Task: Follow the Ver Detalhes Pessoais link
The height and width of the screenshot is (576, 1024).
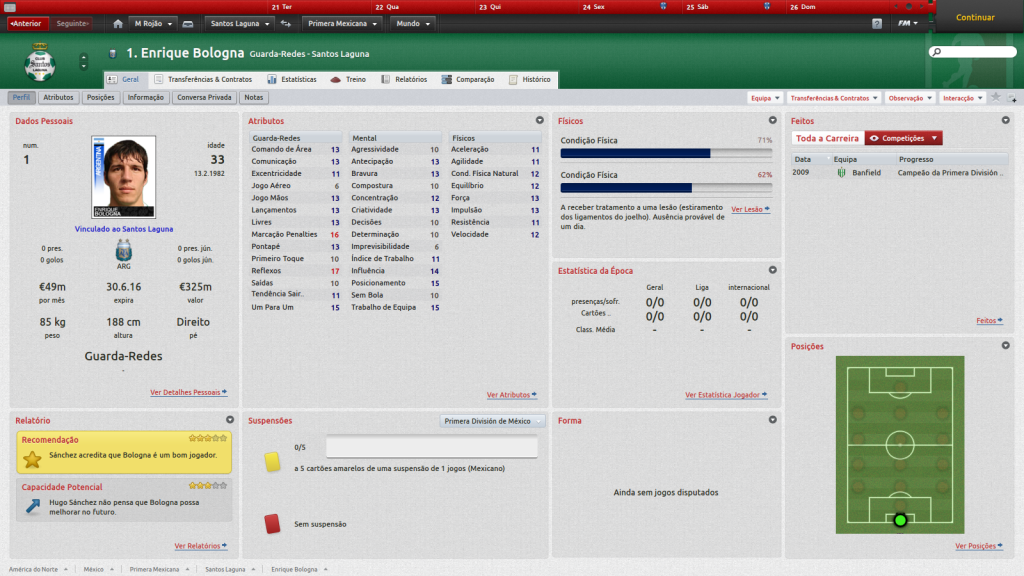Action: (x=188, y=393)
